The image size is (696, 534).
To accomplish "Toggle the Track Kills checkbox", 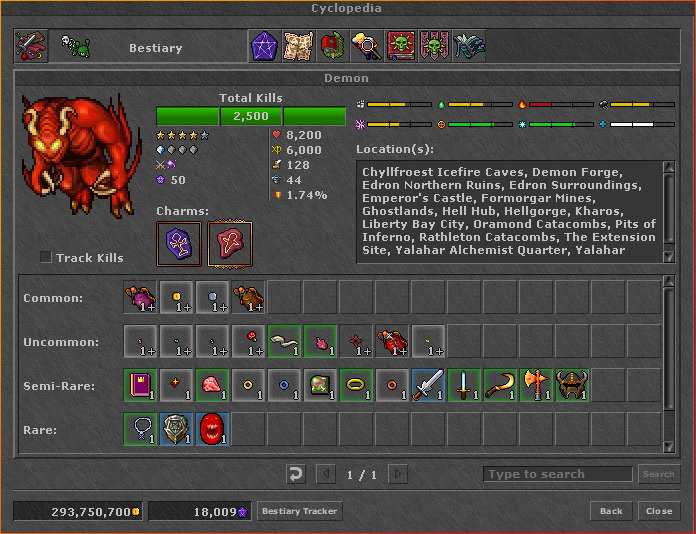I will tap(46, 258).
